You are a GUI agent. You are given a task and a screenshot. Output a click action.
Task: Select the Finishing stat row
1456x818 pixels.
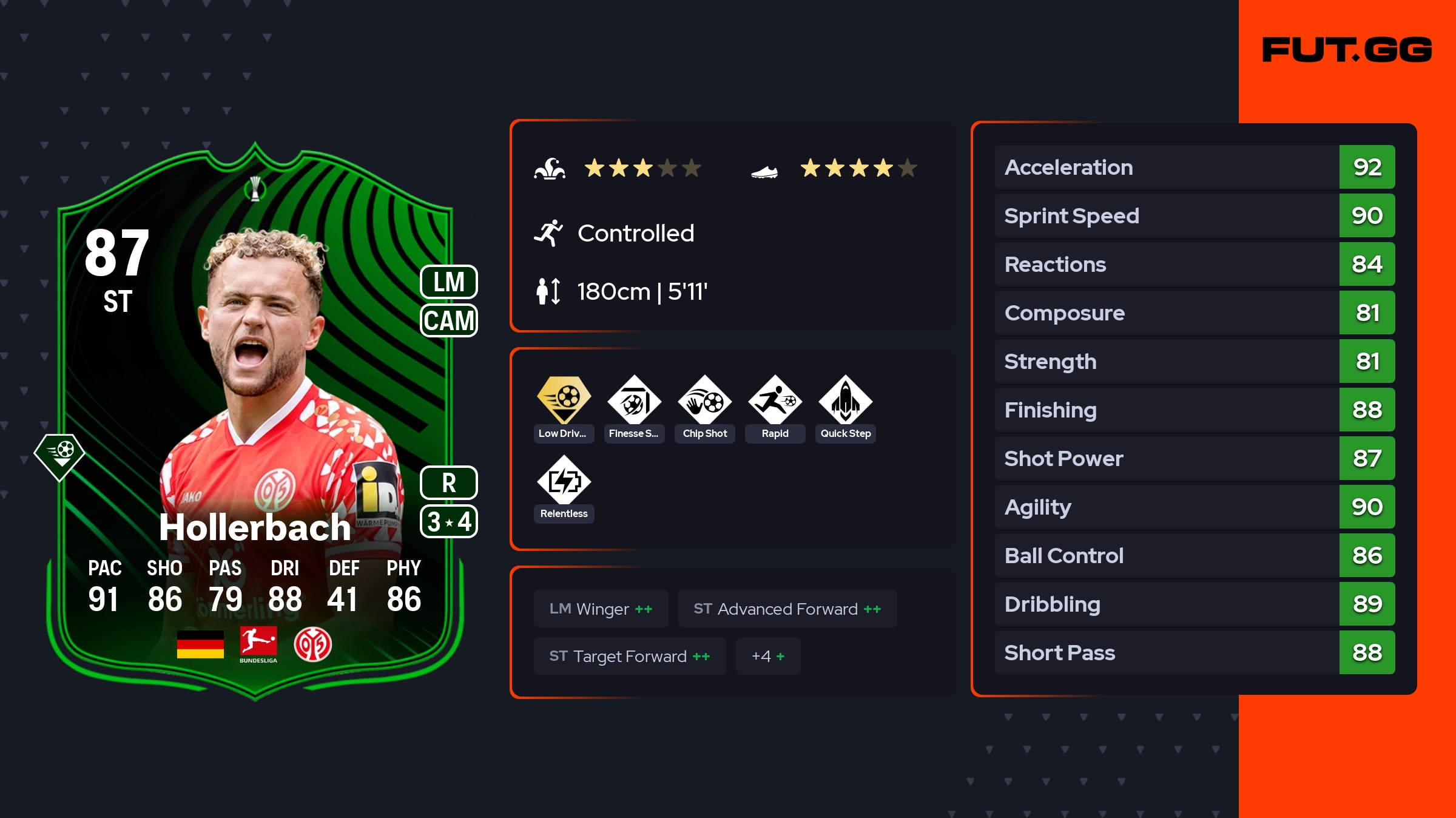click(1195, 410)
